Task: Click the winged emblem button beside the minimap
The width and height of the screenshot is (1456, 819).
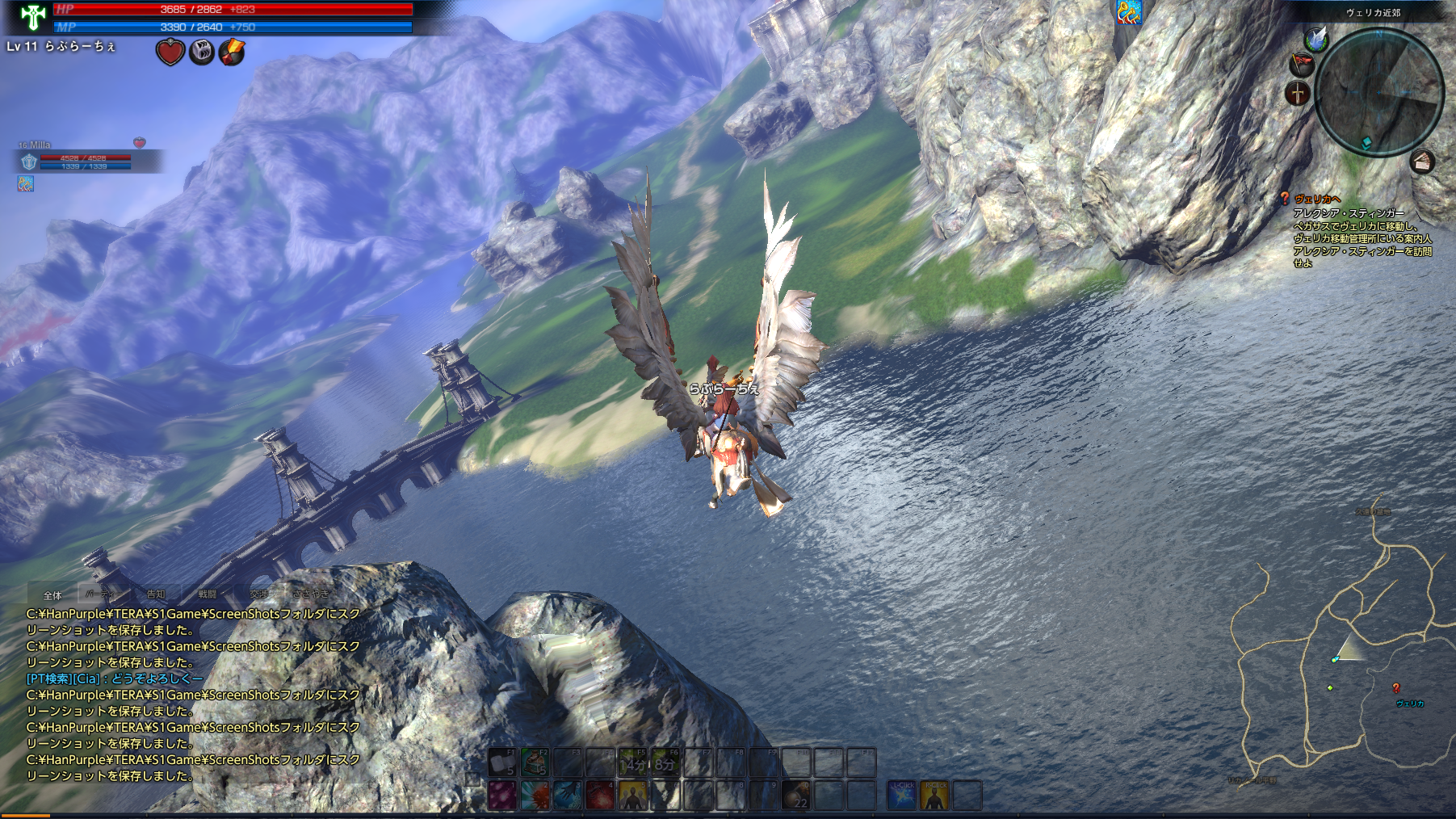Action: [1316, 39]
